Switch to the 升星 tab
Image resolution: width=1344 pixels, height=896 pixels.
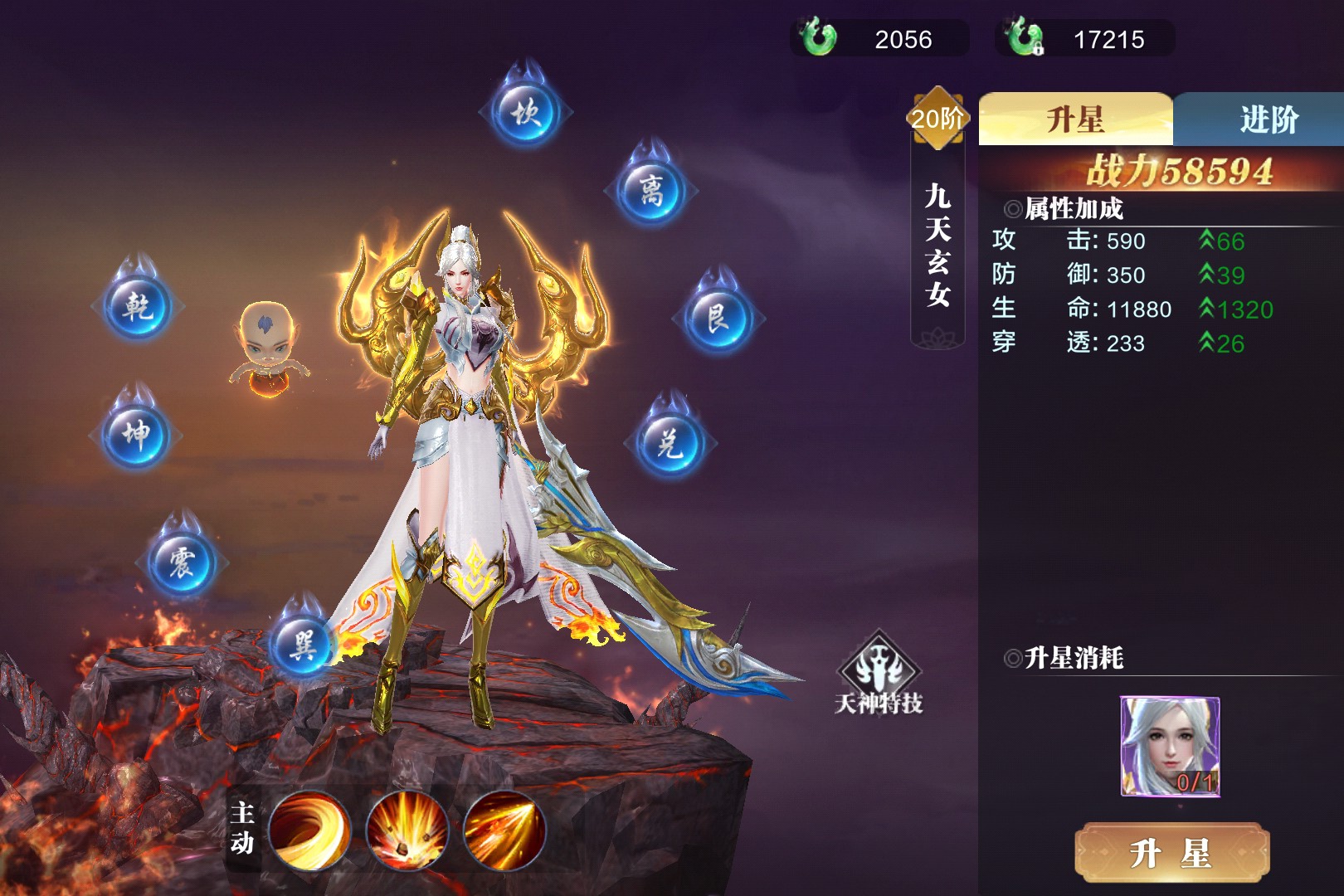1075,119
